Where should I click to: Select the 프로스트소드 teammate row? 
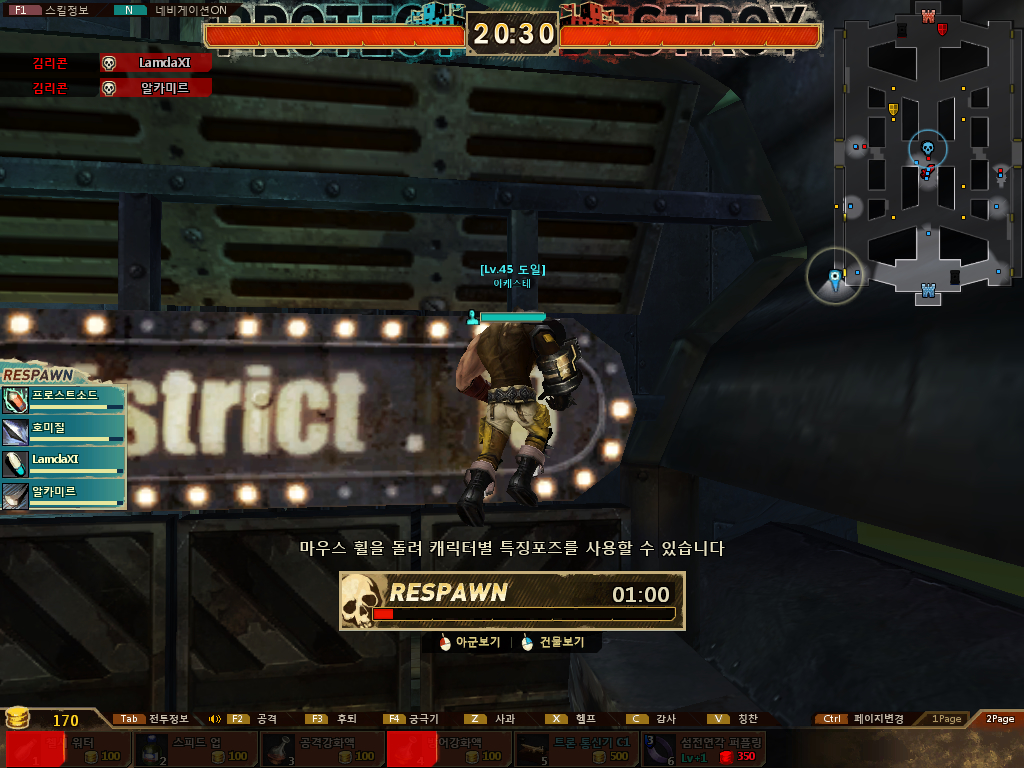(64, 399)
